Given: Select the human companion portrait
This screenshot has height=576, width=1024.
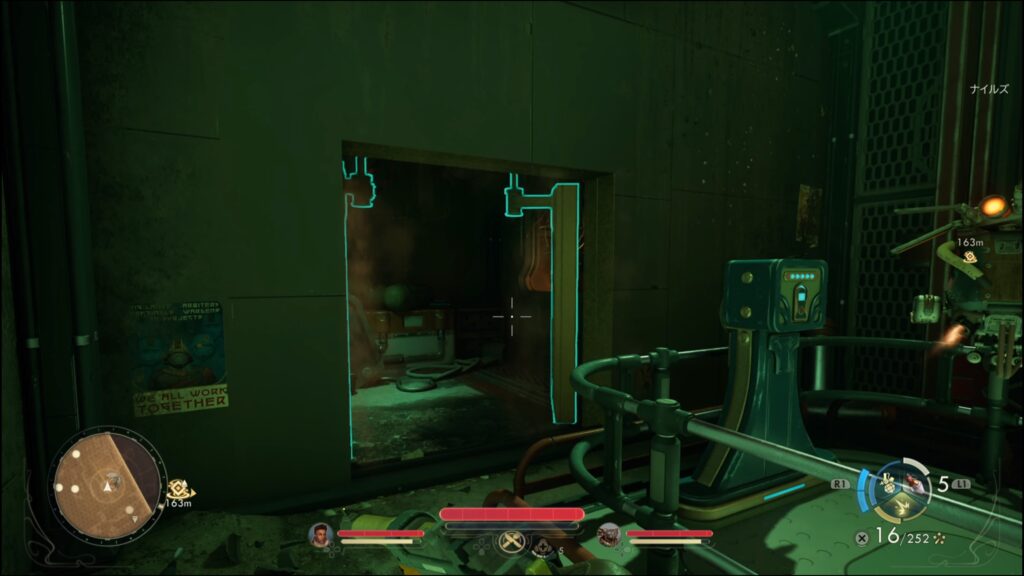Looking at the screenshot, I should (x=321, y=535).
